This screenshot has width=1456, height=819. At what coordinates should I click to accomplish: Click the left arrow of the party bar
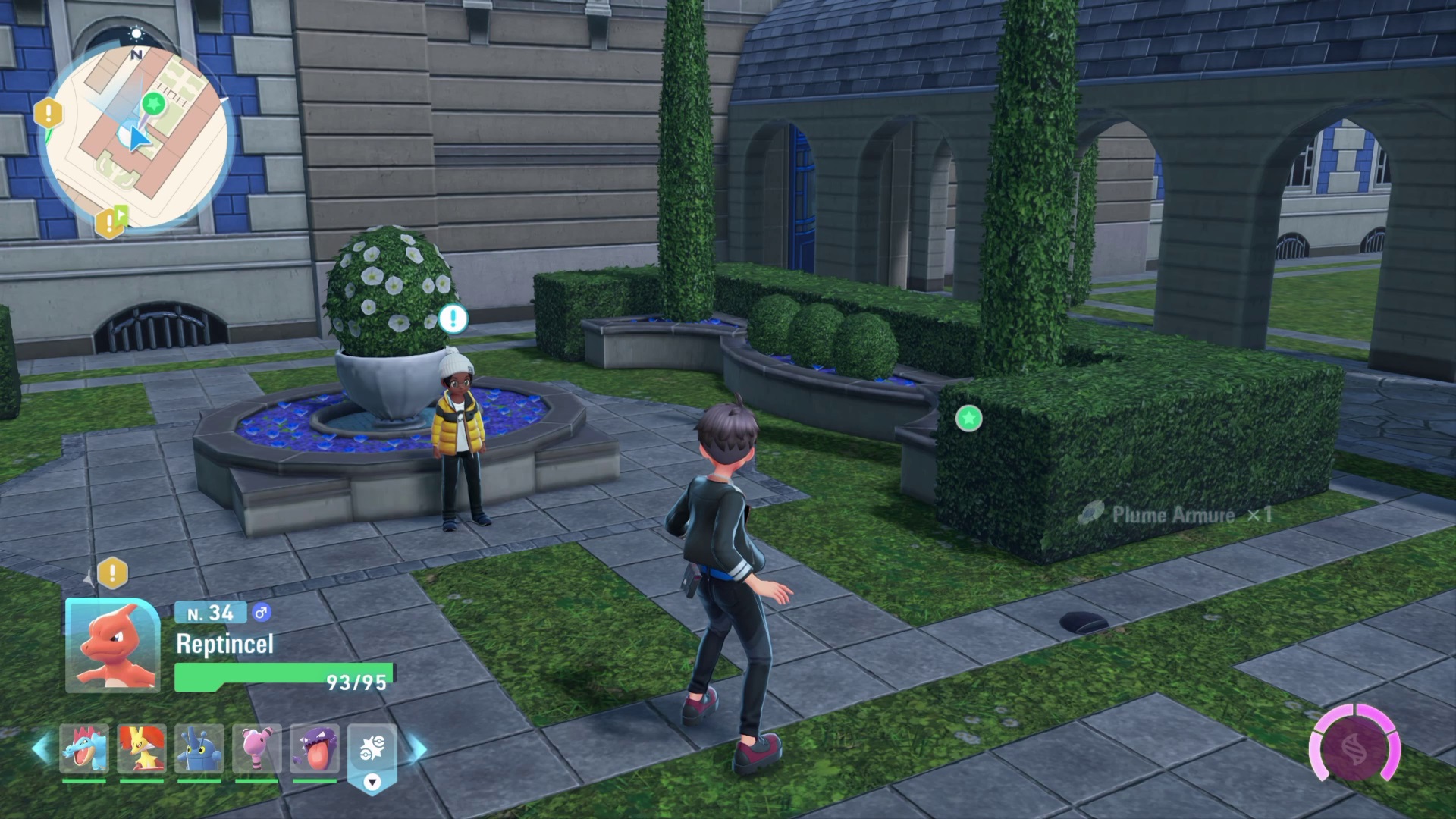click(41, 749)
